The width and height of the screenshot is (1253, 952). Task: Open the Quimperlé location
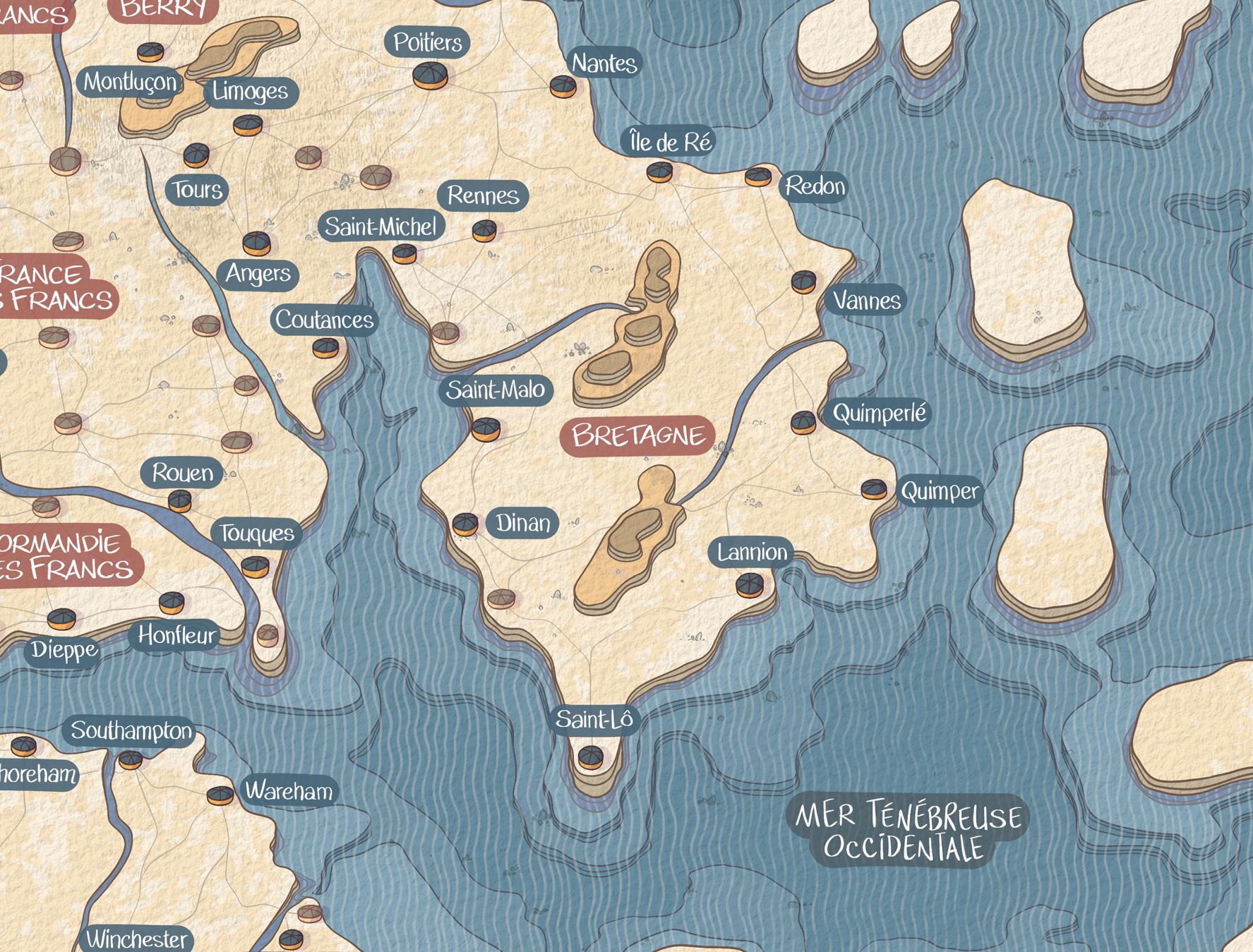pos(803,422)
